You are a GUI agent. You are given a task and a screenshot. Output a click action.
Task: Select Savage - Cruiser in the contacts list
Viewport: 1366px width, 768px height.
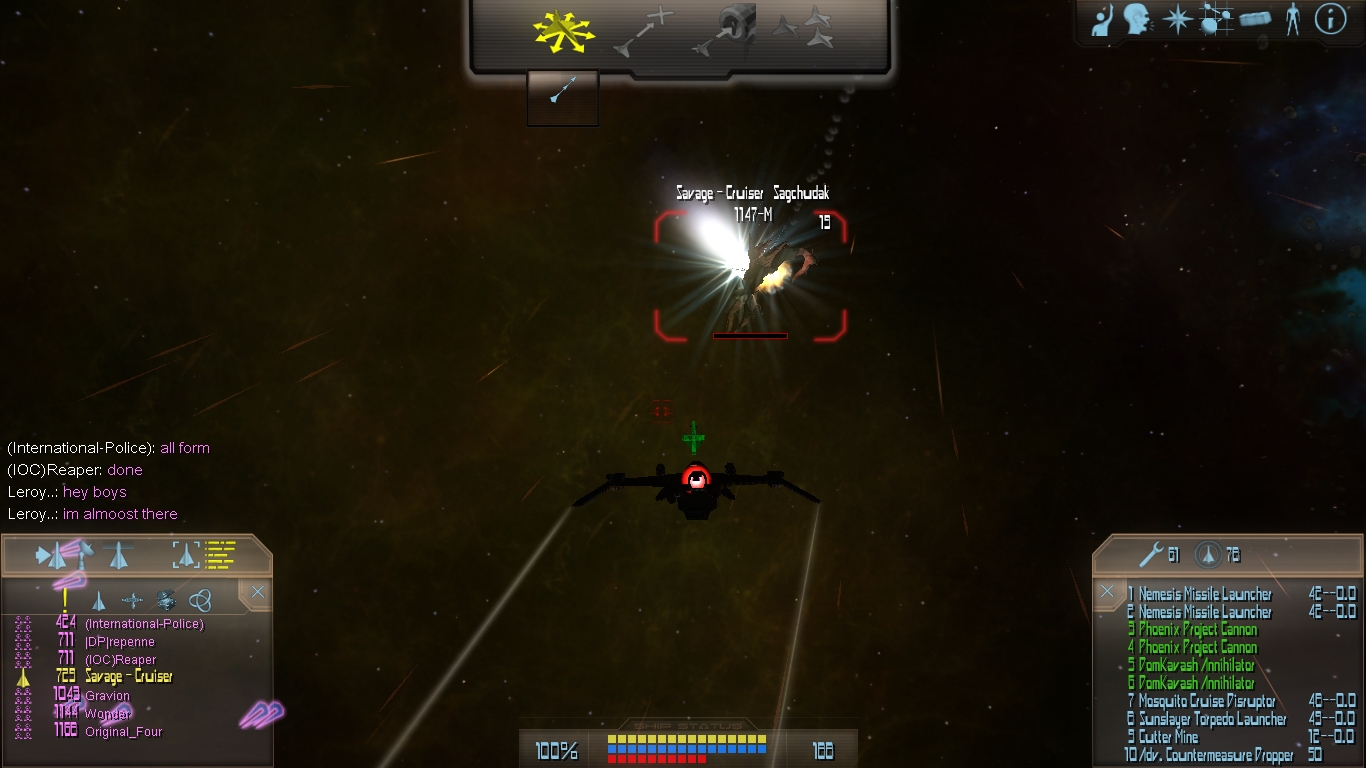(x=128, y=677)
